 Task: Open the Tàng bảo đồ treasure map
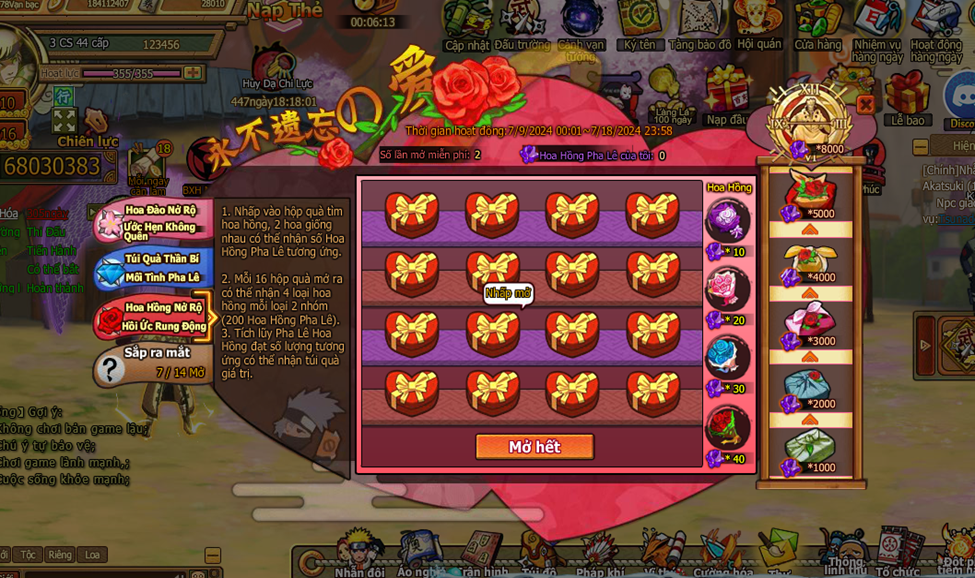coord(700,25)
